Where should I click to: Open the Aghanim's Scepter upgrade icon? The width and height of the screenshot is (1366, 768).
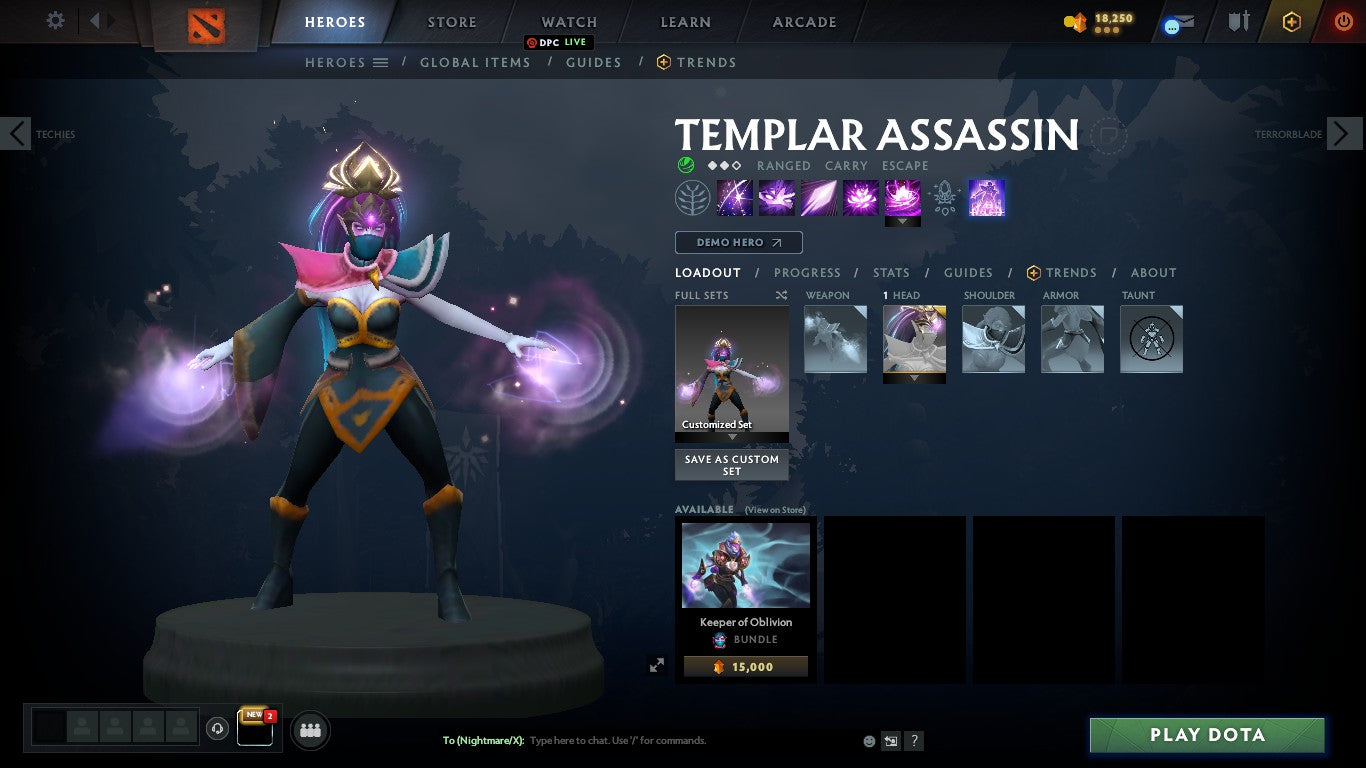tap(944, 197)
